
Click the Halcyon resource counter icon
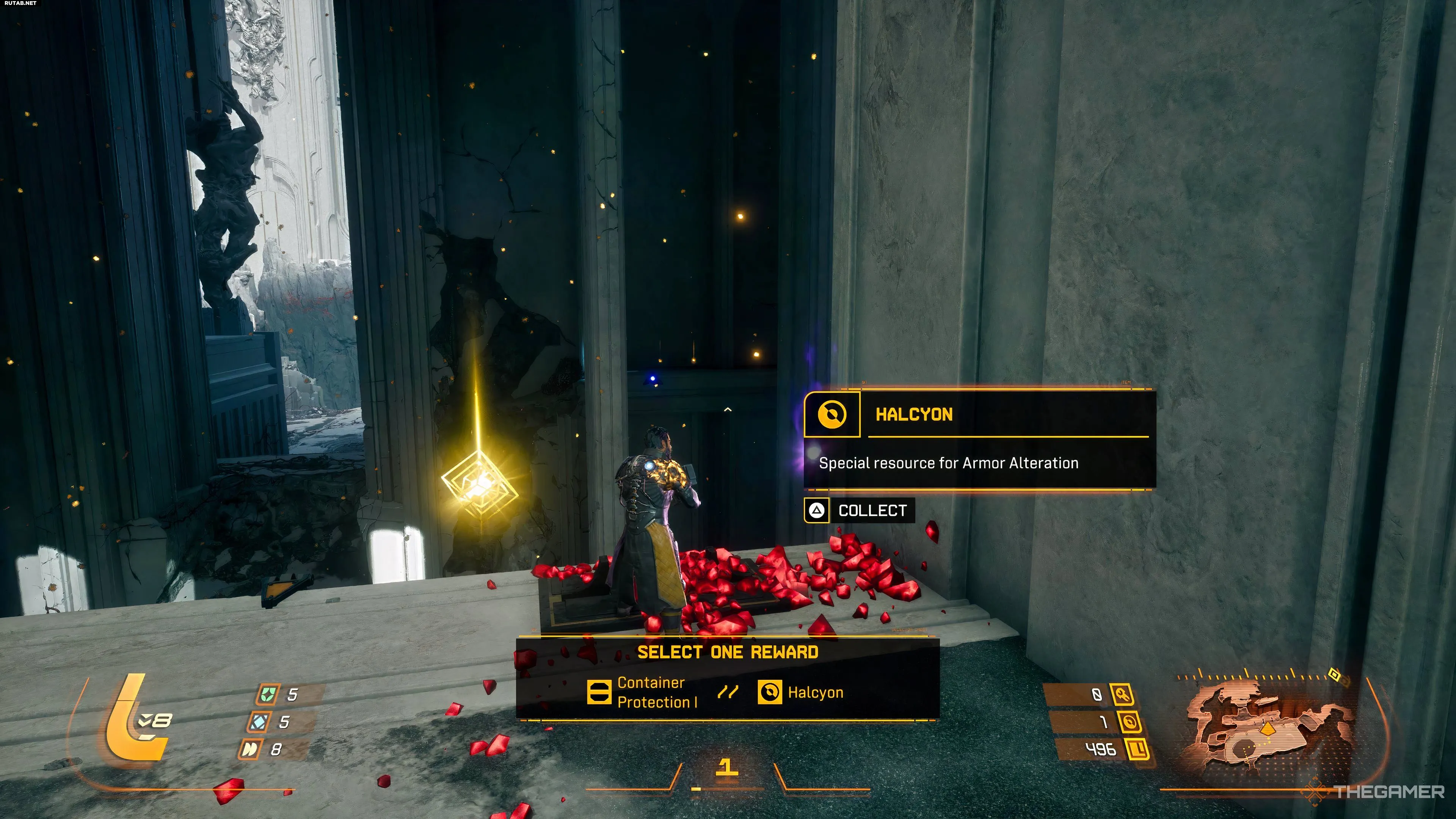pyautogui.click(x=1130, y=722)
